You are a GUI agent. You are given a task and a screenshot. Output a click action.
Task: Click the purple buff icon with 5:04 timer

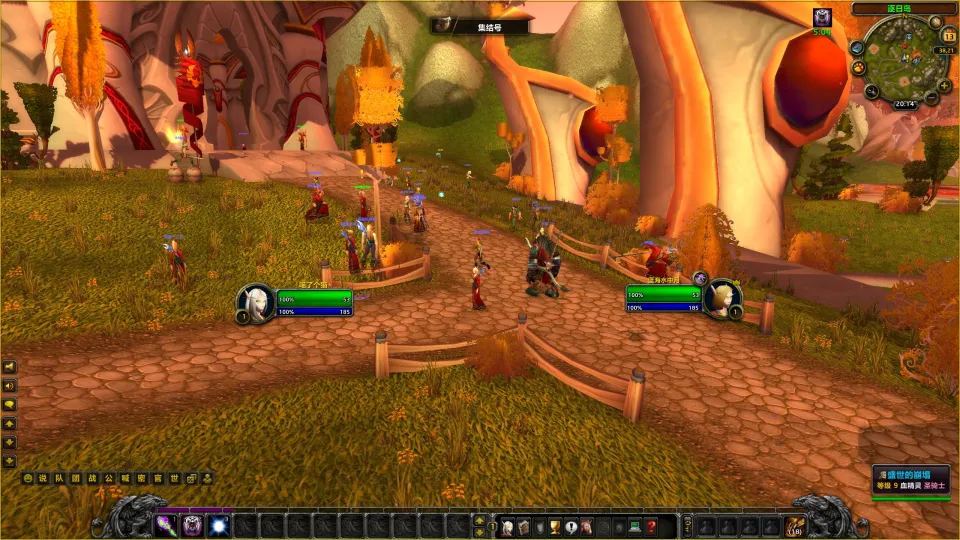click(x=822, y=17)
